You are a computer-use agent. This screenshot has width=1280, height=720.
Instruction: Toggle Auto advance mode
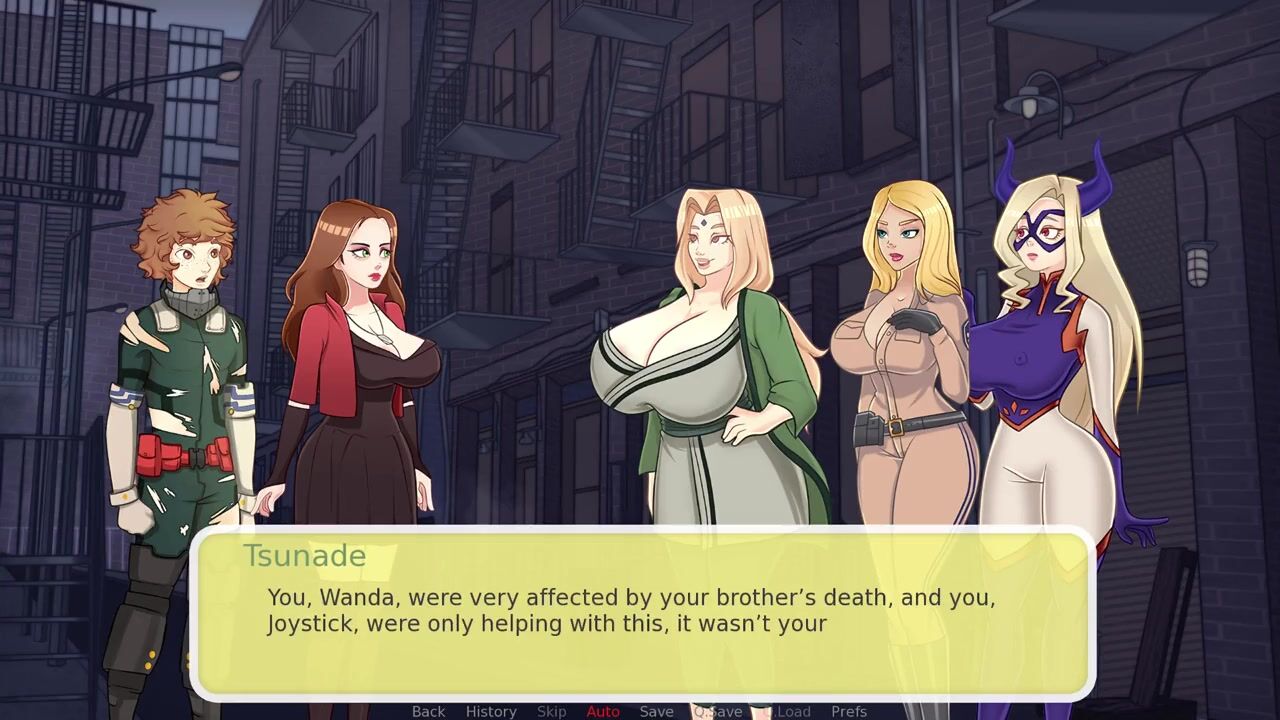603,711
